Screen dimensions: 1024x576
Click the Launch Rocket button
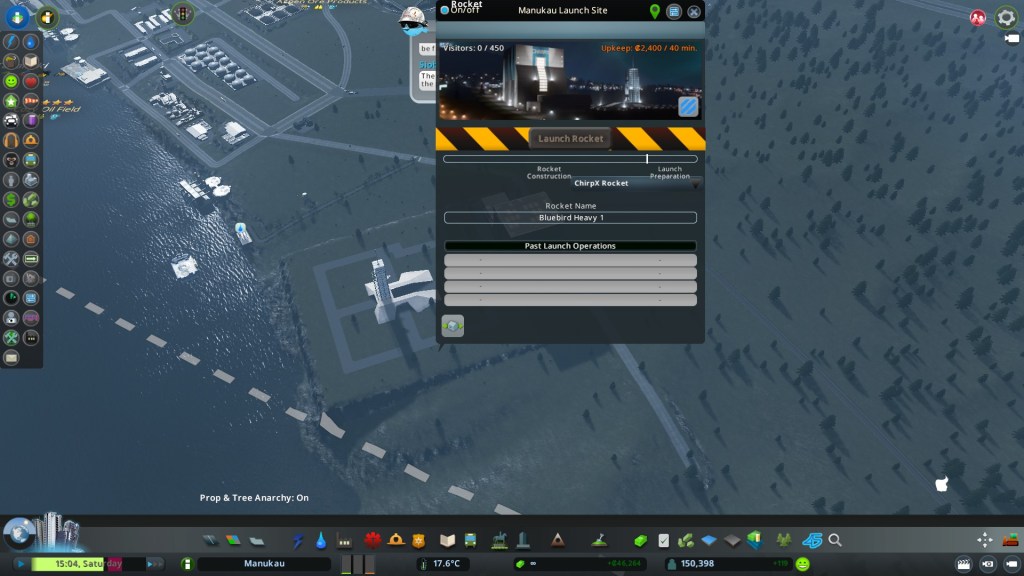pyautogui.click(x=570, y=139)
